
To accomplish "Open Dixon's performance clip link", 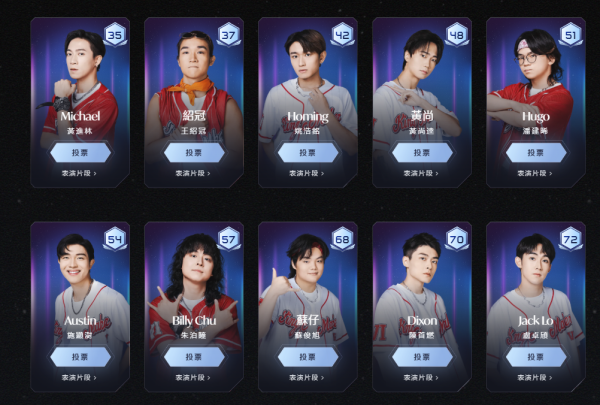I will 421,377.
